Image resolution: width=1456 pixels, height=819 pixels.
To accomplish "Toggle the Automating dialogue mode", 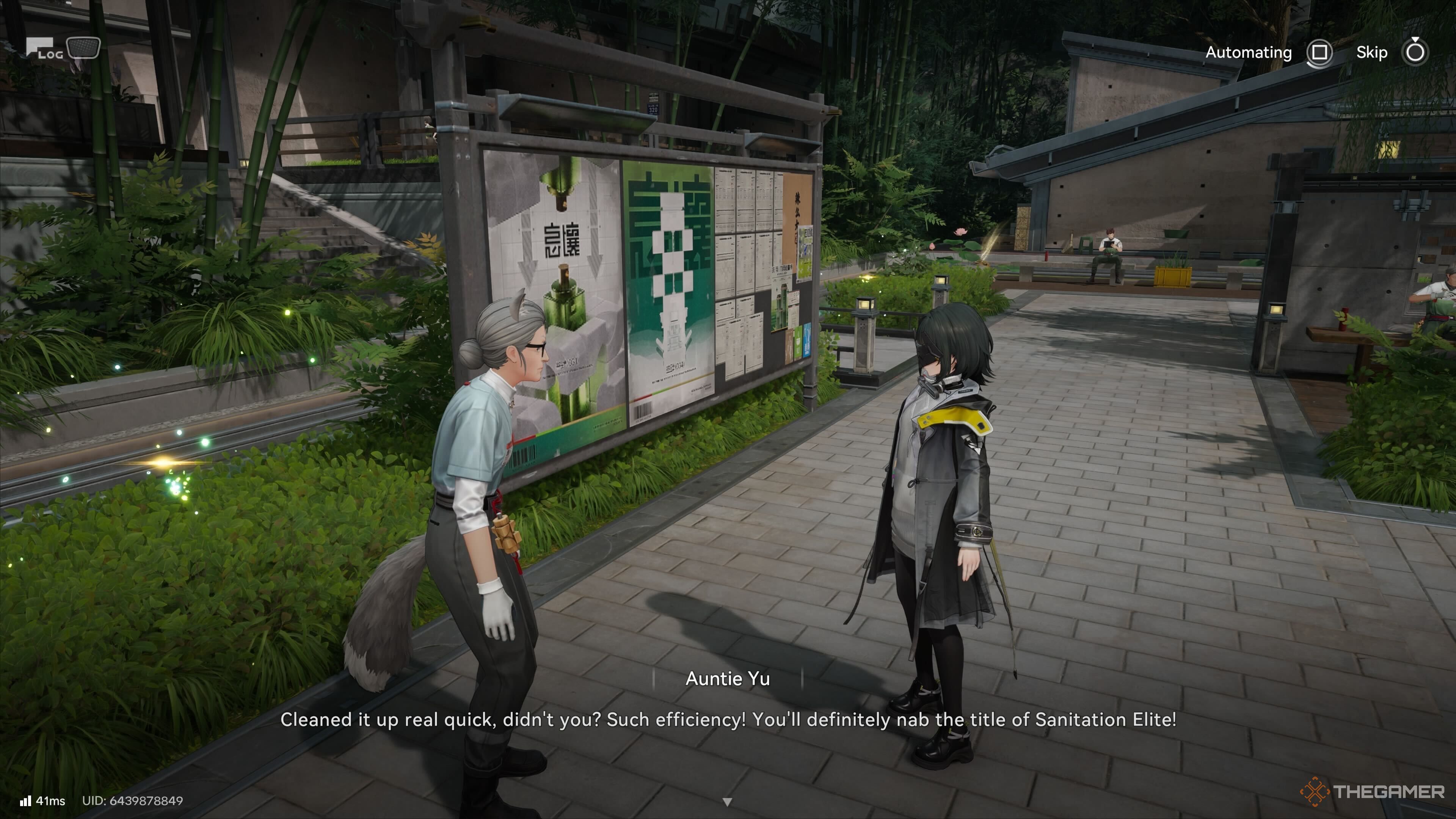I will point(1319,53).
